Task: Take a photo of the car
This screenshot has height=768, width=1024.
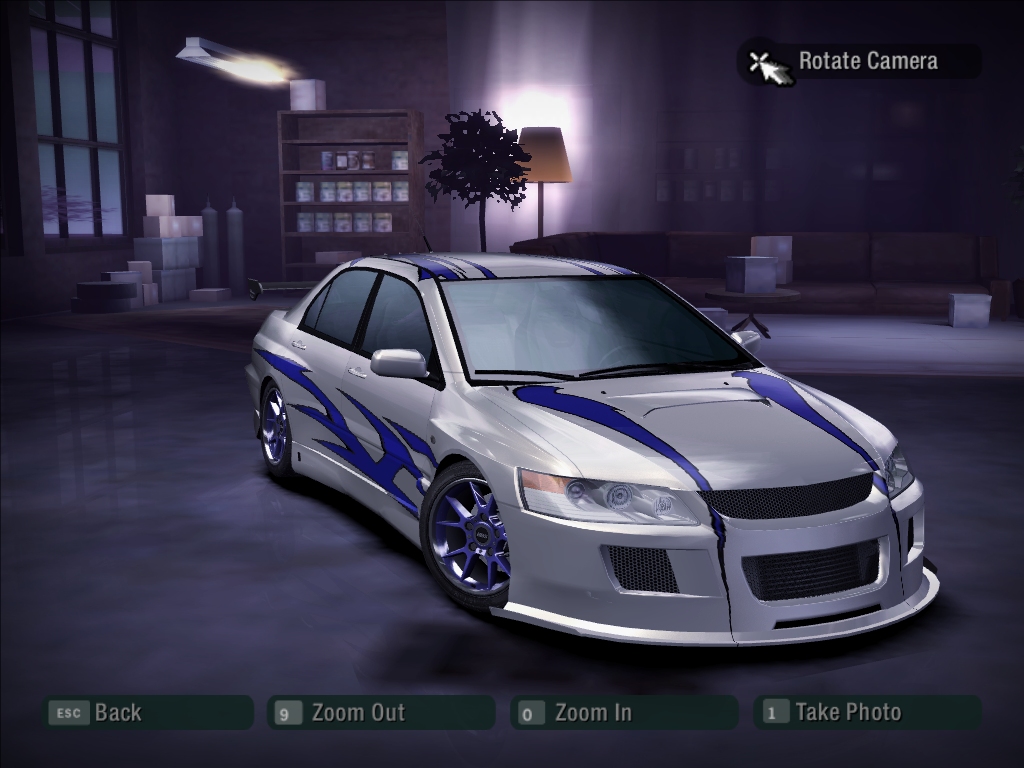Action: [867, 713]
